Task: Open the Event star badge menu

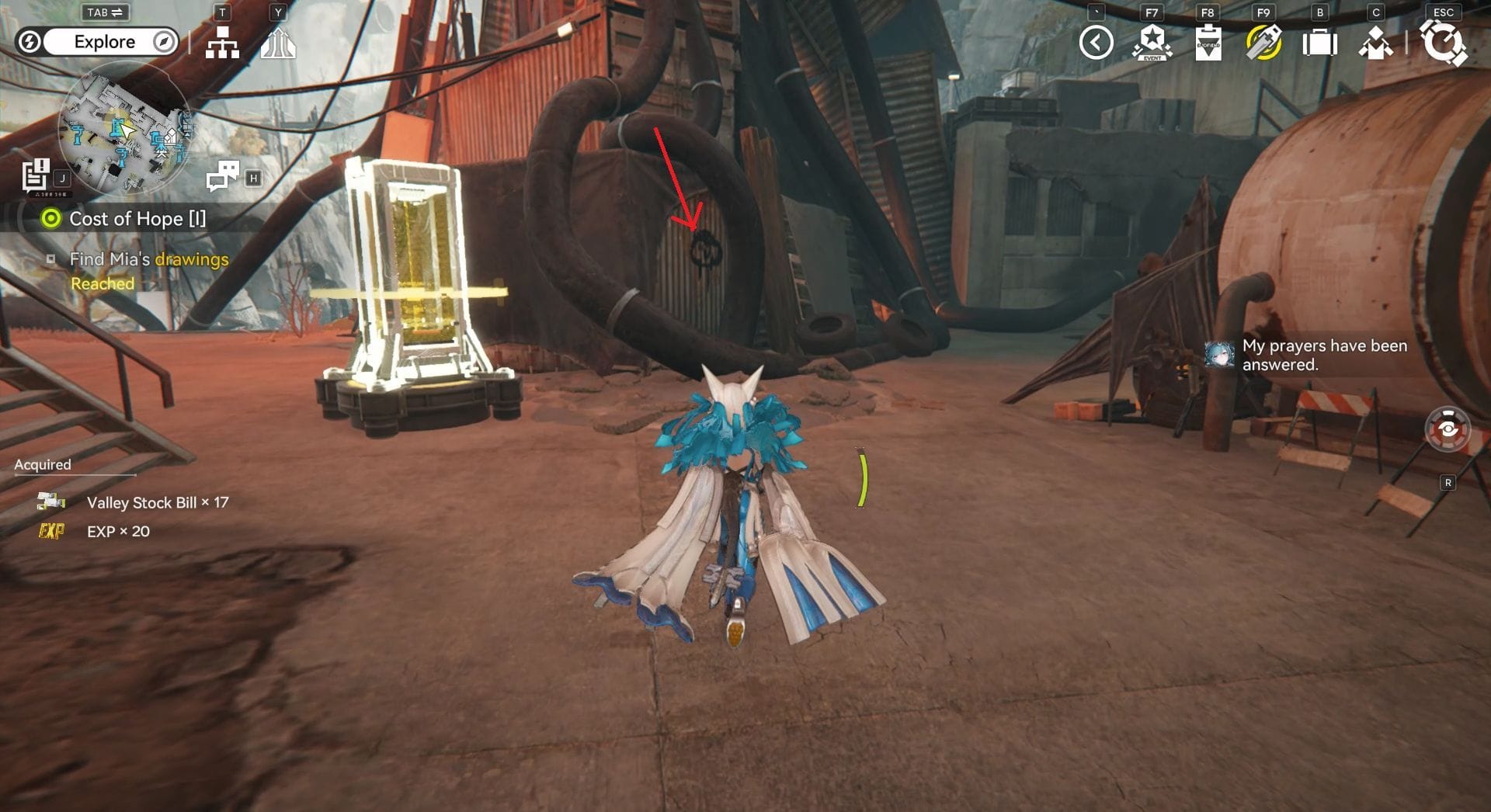Action: (x=1152, y=43)
